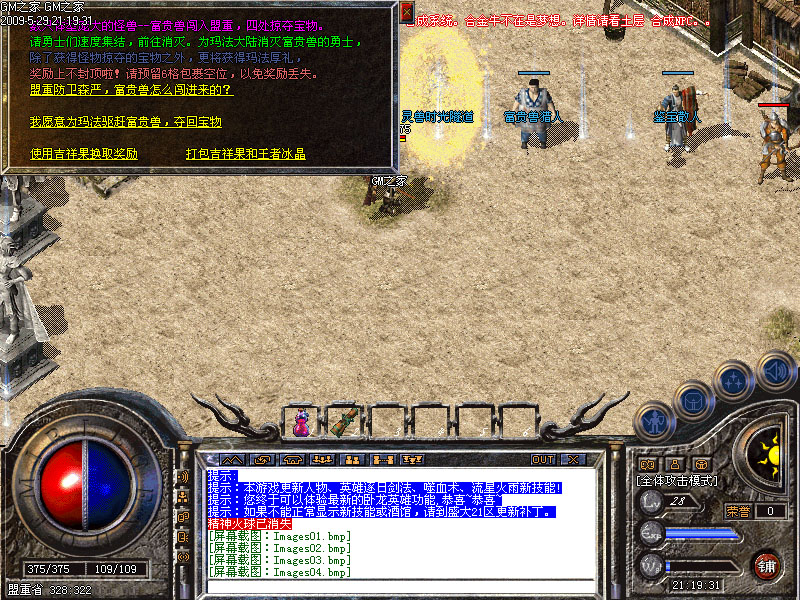Click the OUT button above chat
Screen dimensions: 800x600
coord(542,460)
